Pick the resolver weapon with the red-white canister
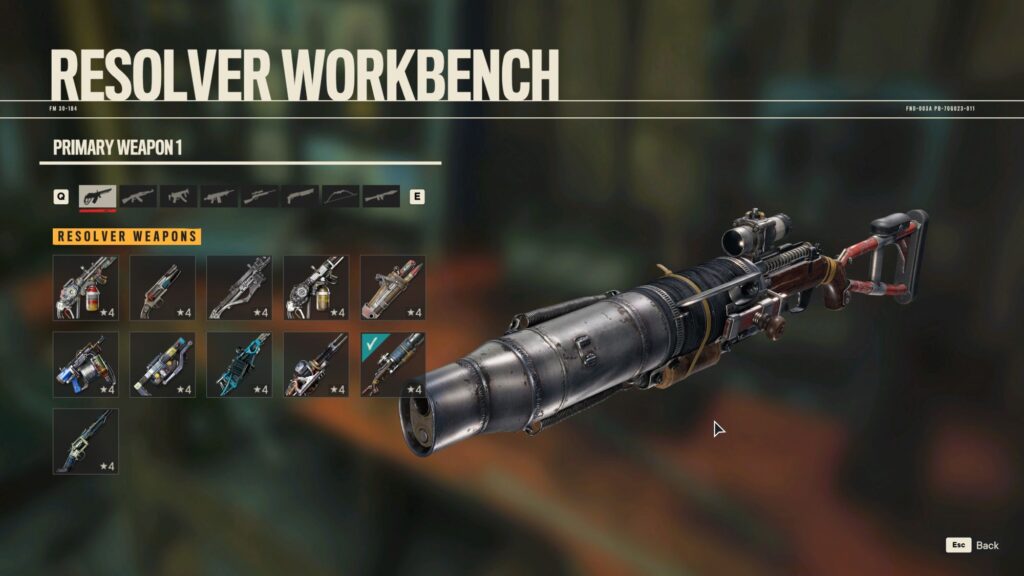The width and height of the screenshot is (1024, 576). click(x=85, y=288)
